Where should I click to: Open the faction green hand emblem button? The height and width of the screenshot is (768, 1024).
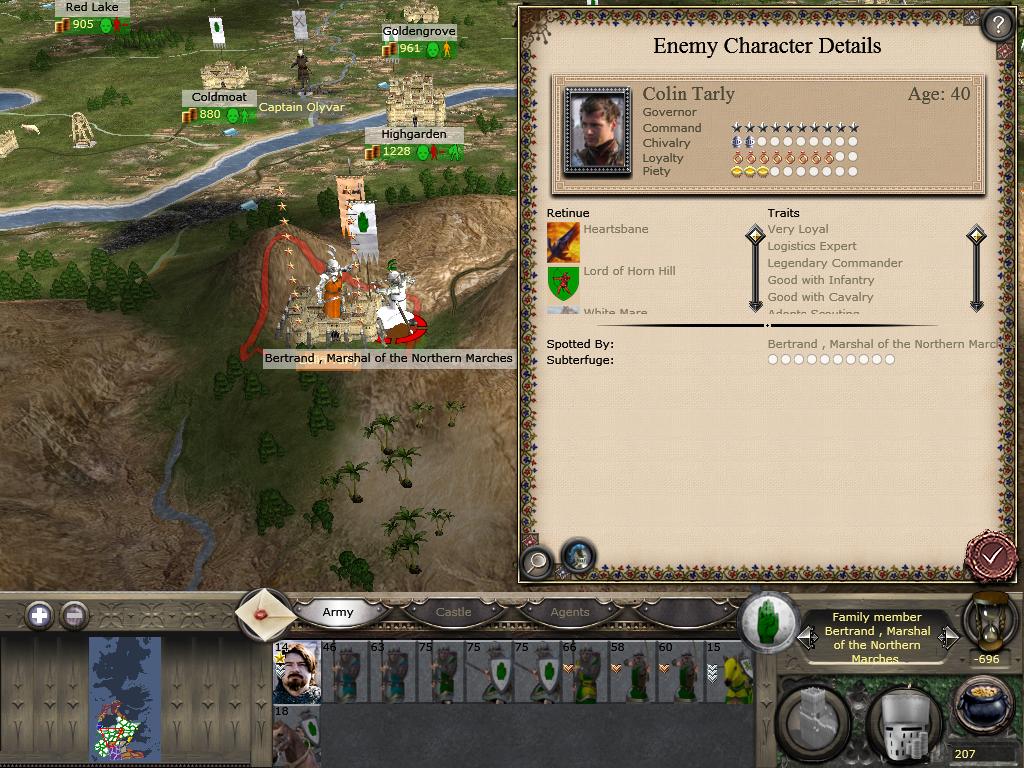click(768, 620)
